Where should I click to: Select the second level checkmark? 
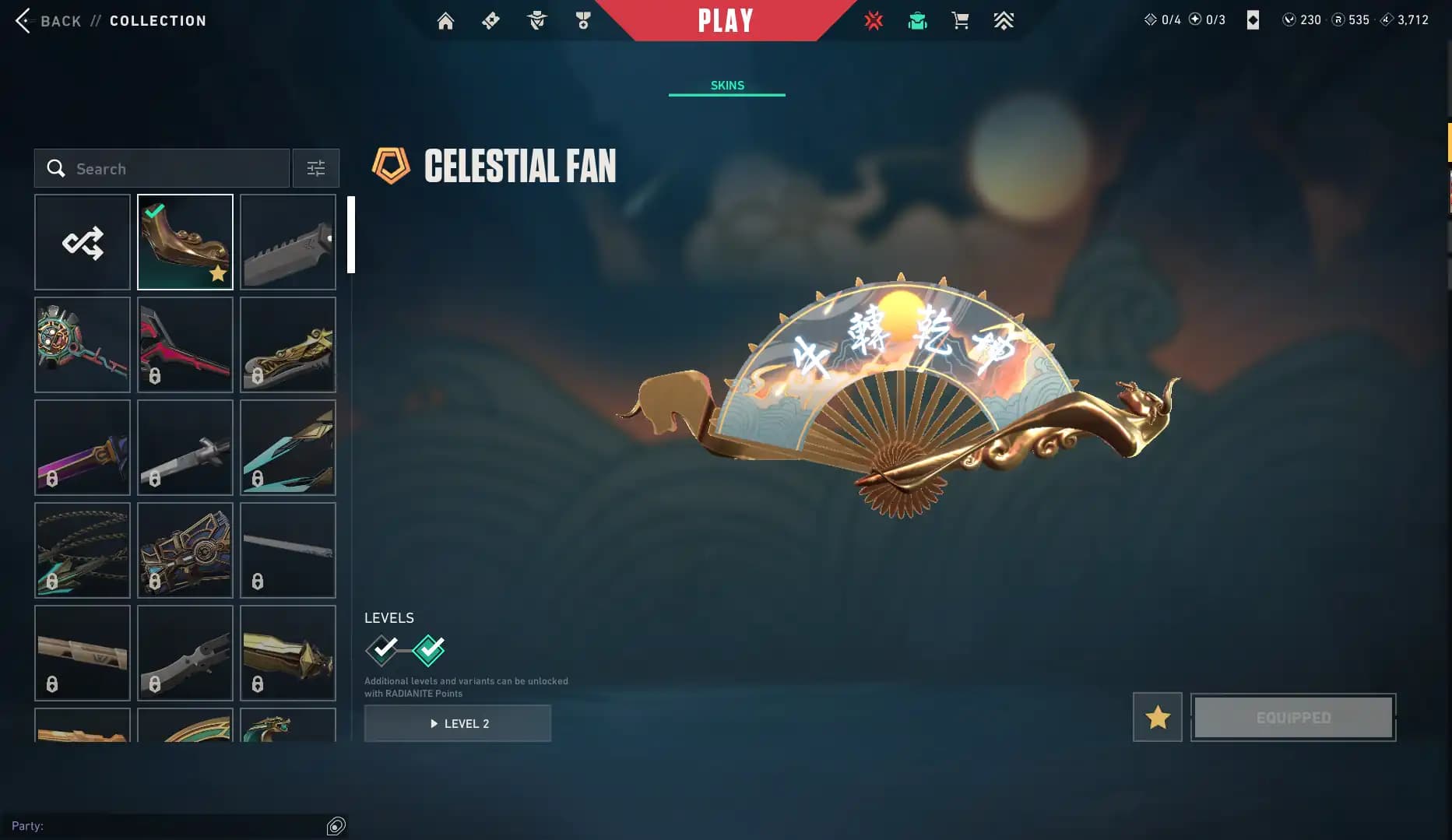(x=429, y=650)
